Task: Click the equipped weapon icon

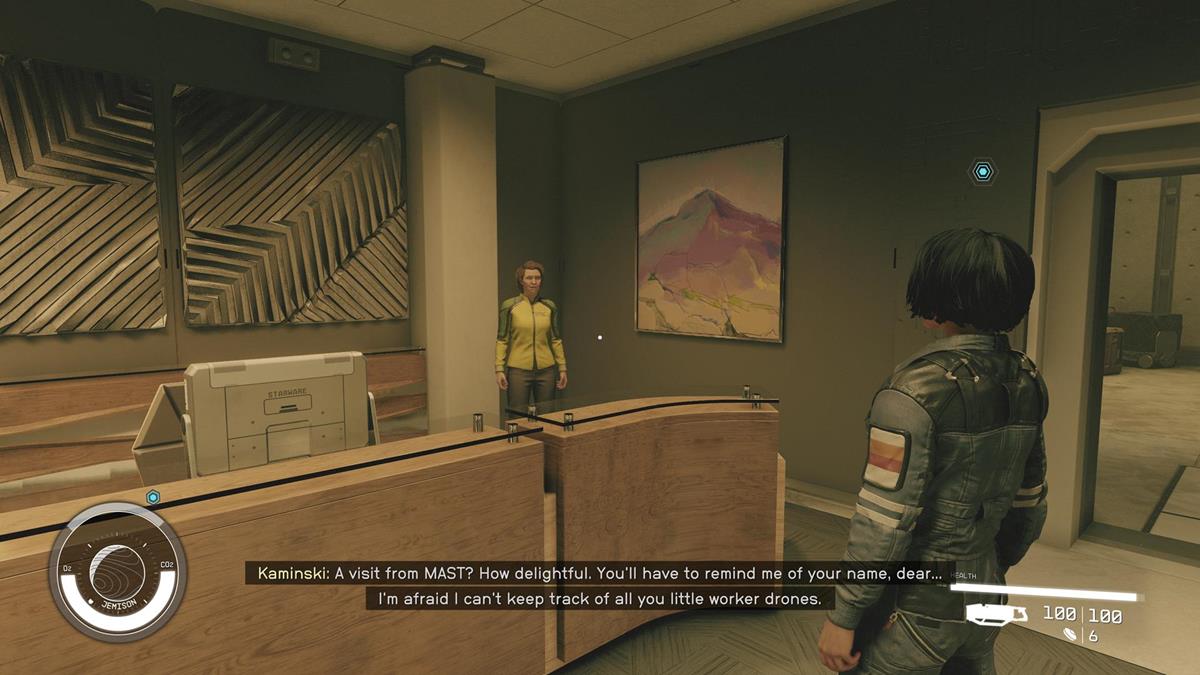Action: pyautogui.click(x=995, y=614)
